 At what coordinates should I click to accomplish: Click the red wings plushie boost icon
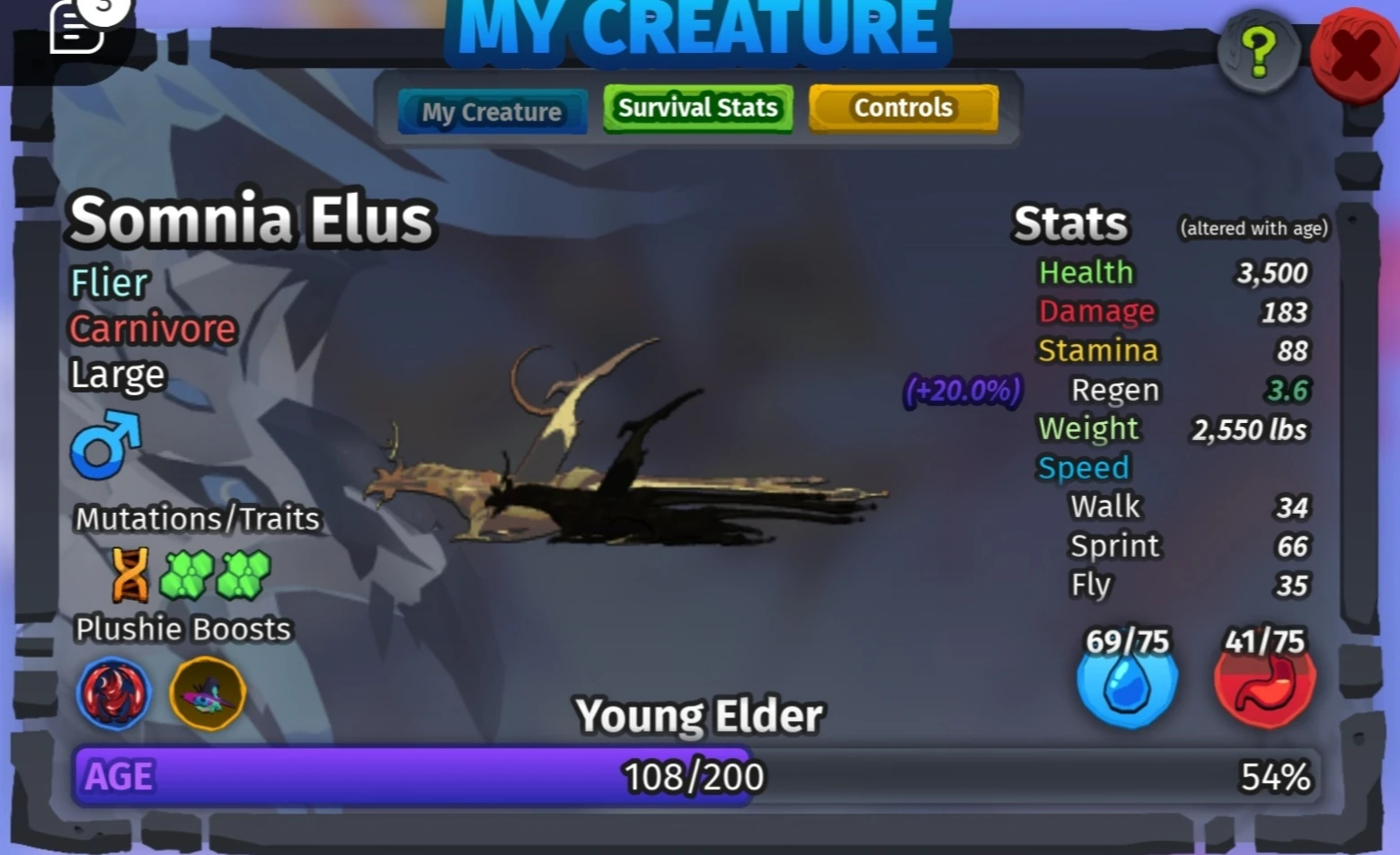click(x=114, y=694)
